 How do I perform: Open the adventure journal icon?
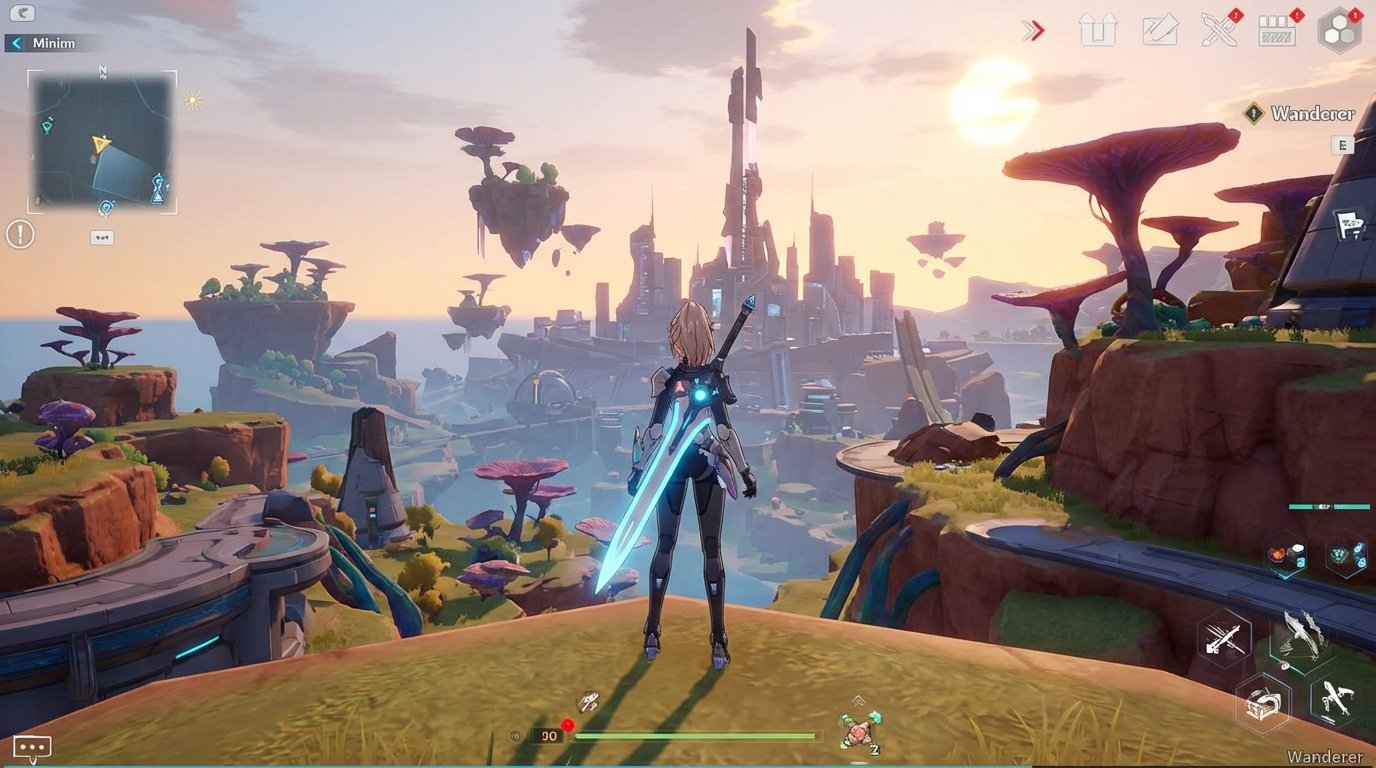pyautogui.click(x=1157, y=30)
